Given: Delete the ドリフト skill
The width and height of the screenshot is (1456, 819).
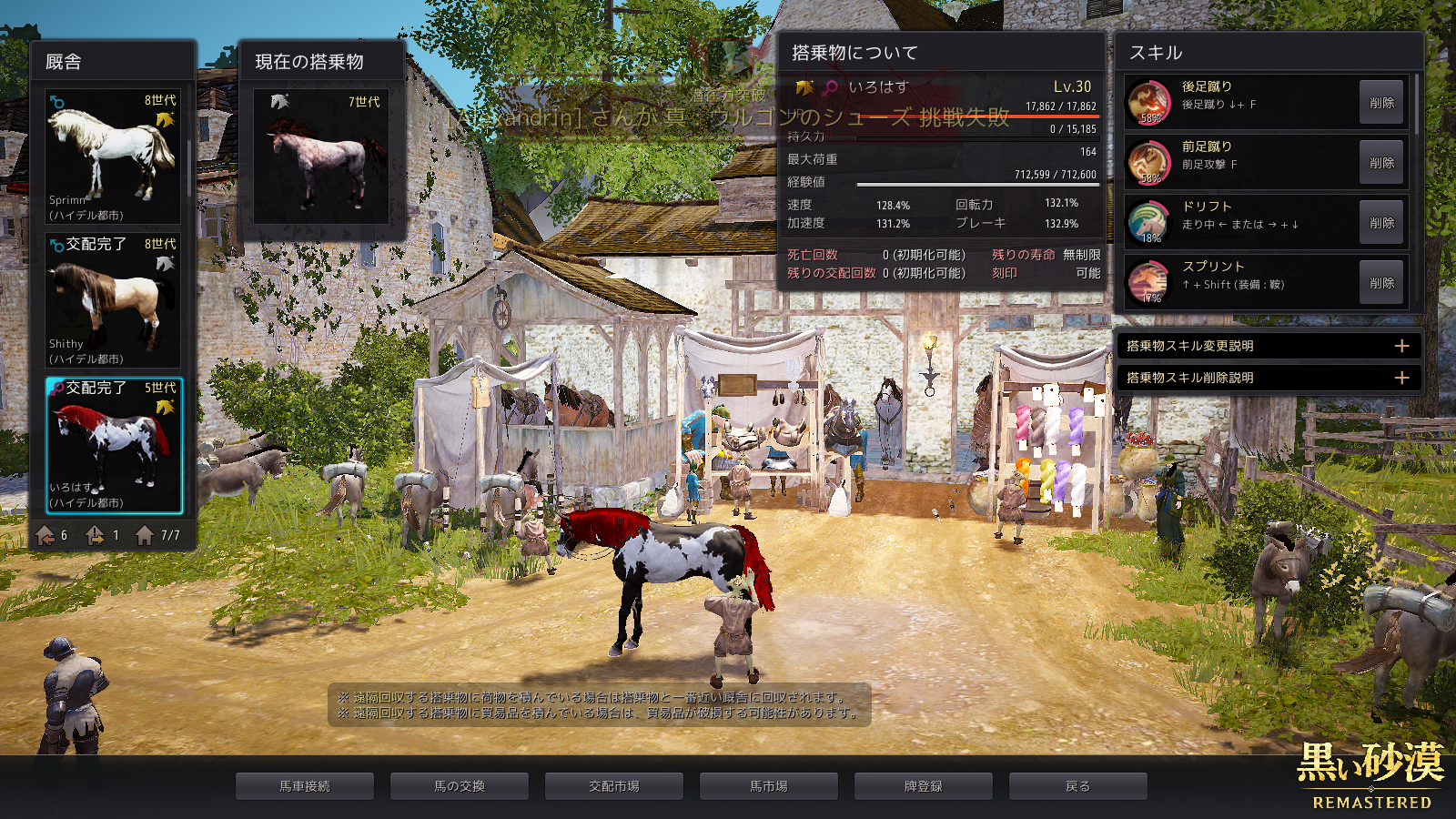Looking at the screenshot, I should (x=1381, y=223).
